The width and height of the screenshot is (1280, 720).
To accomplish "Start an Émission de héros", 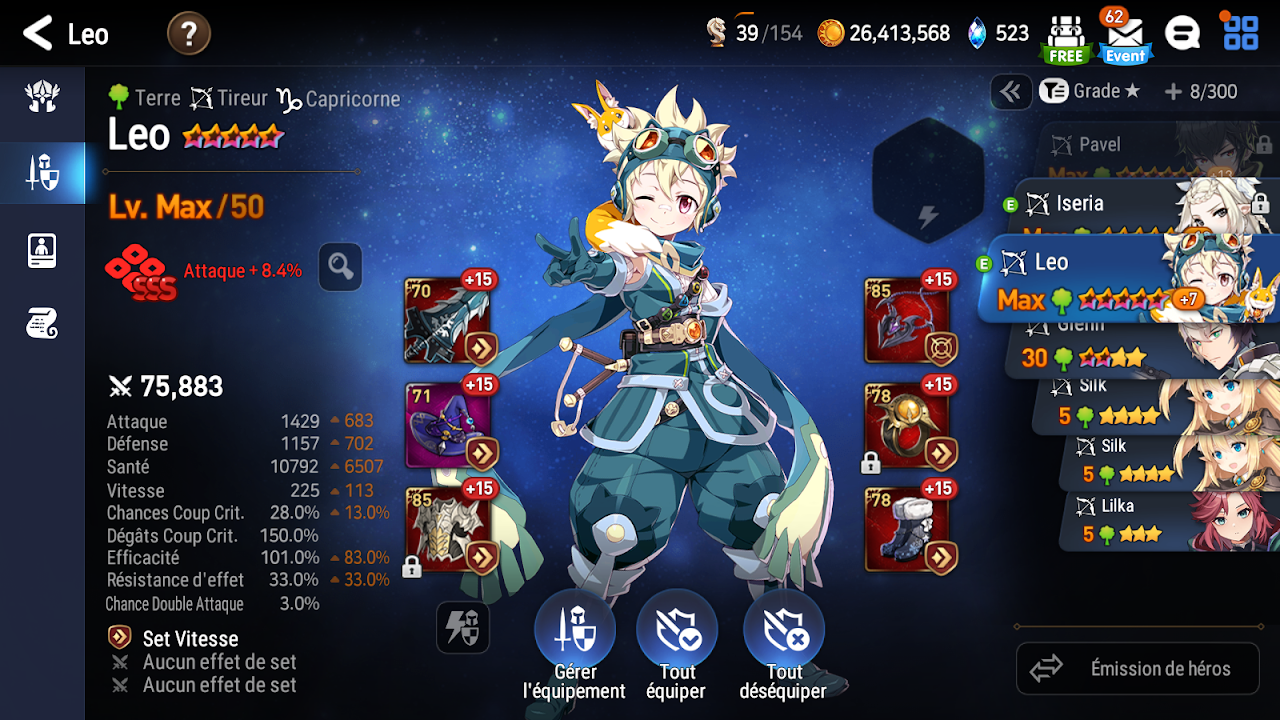I will coord(1137,668).
